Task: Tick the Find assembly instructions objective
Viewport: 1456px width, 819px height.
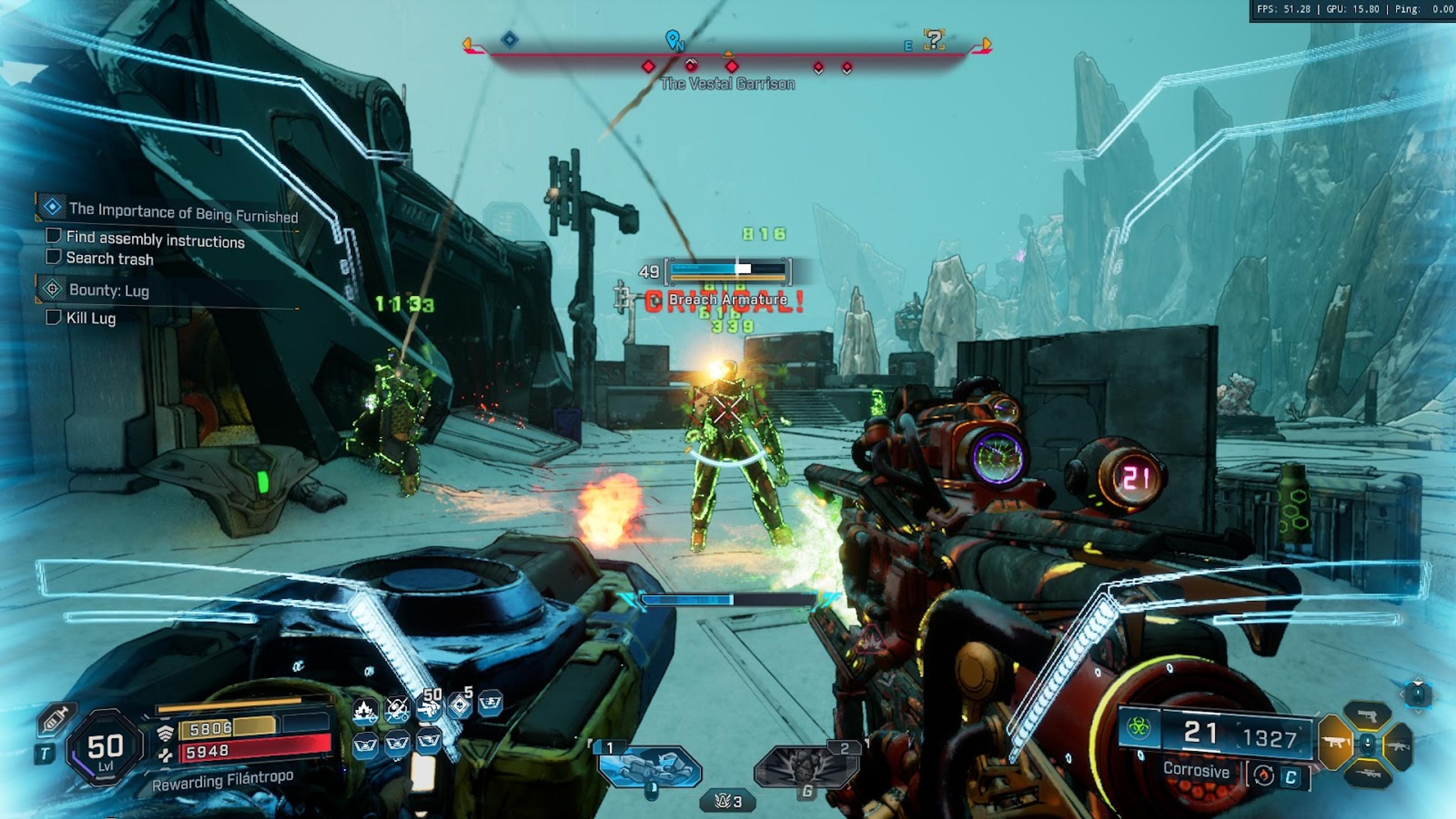Action: [x=53, y=236]
